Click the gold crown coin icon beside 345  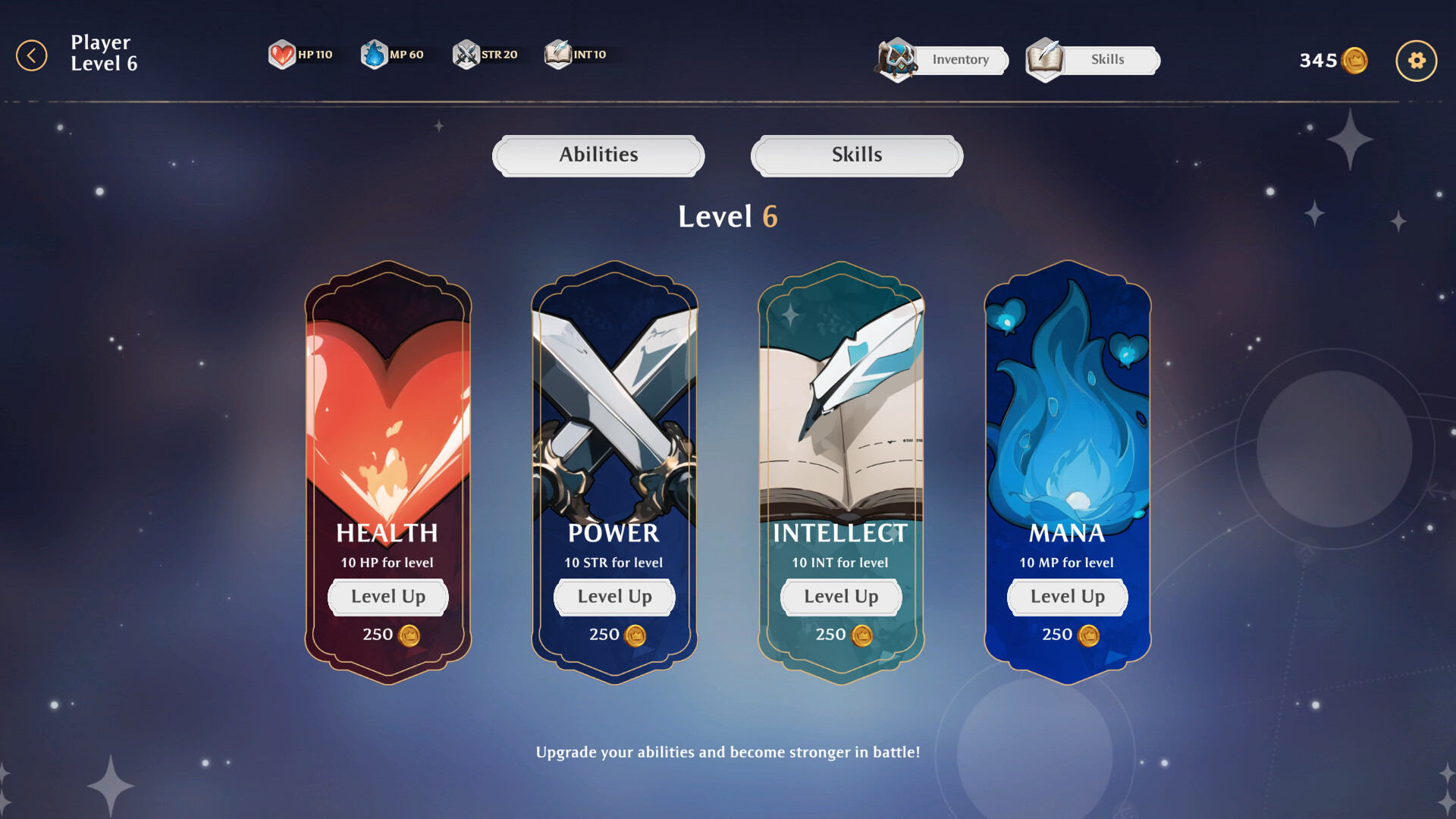(1355, 60)
